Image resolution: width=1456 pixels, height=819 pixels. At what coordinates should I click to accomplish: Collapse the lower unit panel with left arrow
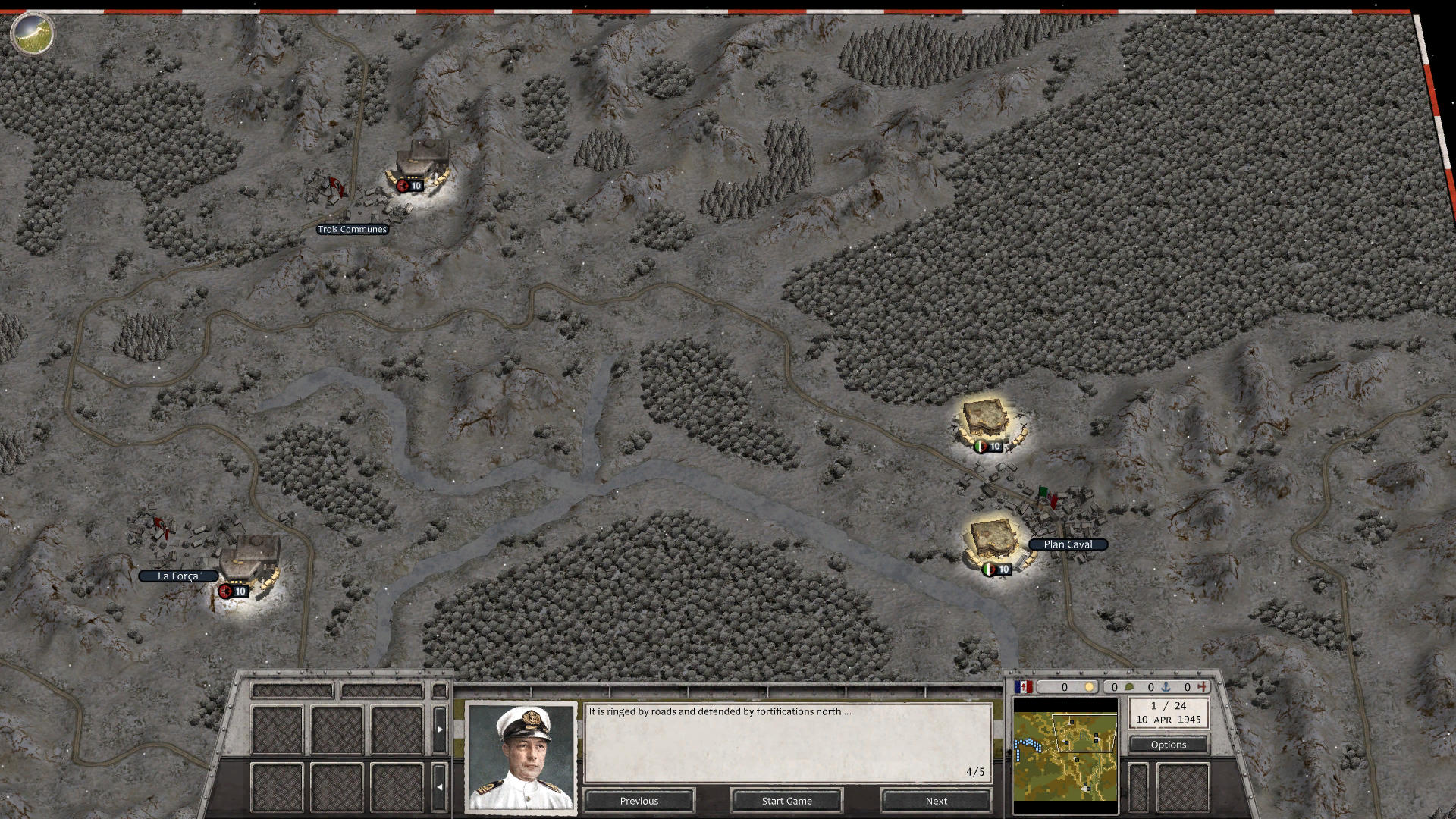(440, 786)
